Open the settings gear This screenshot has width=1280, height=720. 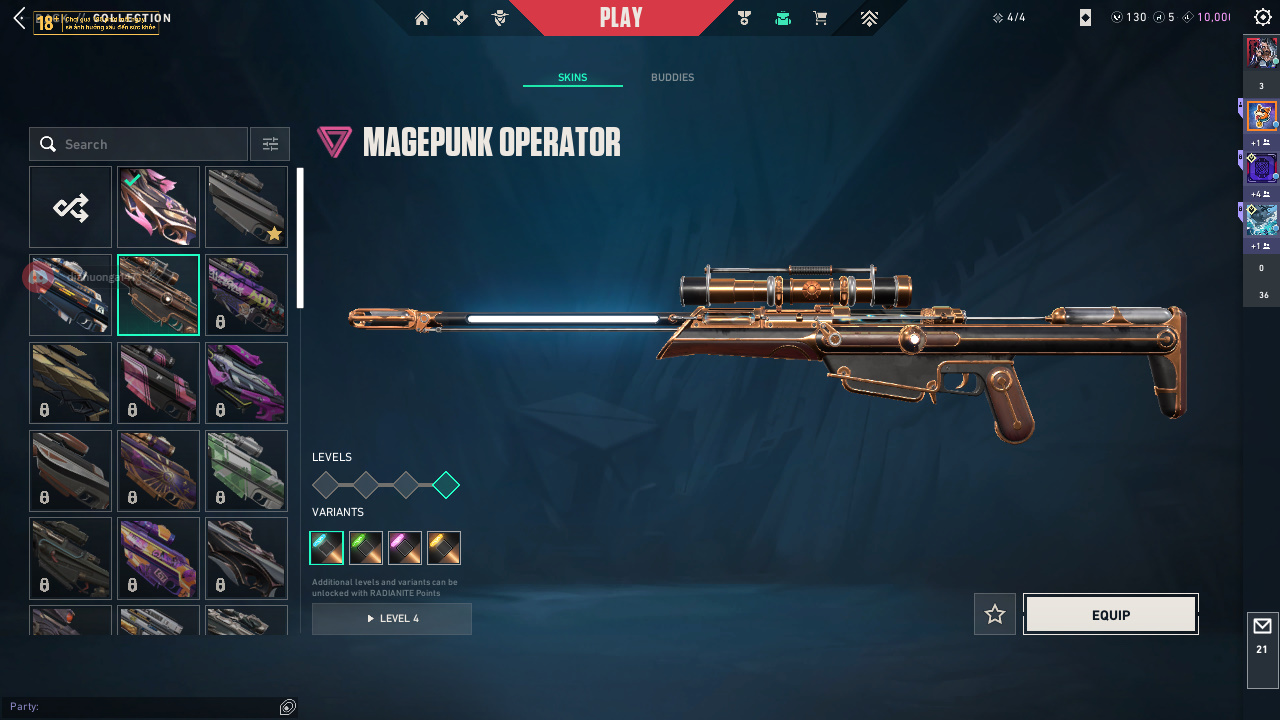click(x=1263, y=18)
